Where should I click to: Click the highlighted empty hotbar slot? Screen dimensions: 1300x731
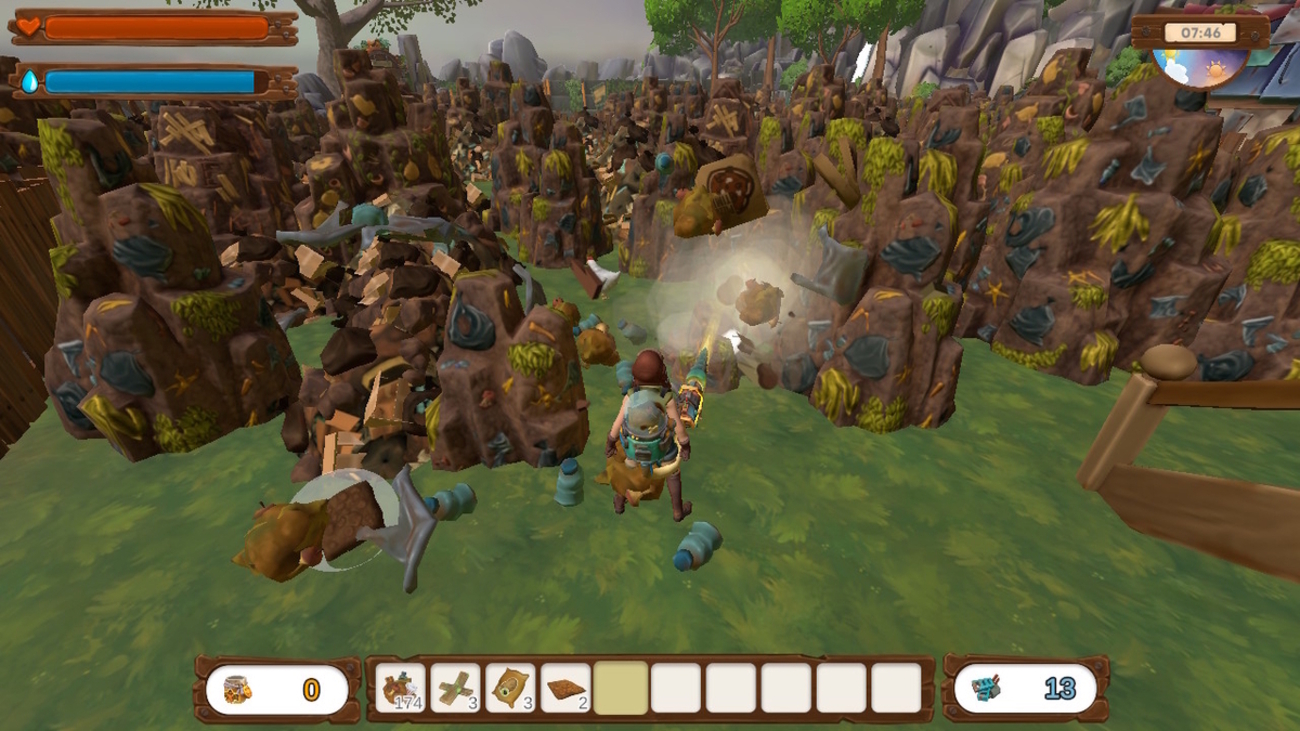coord(621,689)
